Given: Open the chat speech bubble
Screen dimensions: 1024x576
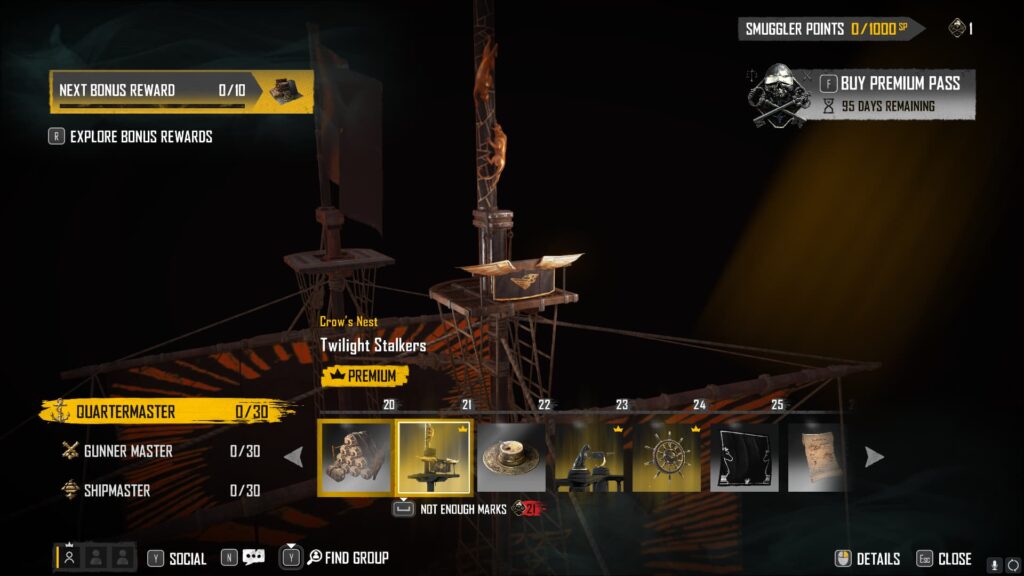Looking at the screenshot, I should (253, 558).
